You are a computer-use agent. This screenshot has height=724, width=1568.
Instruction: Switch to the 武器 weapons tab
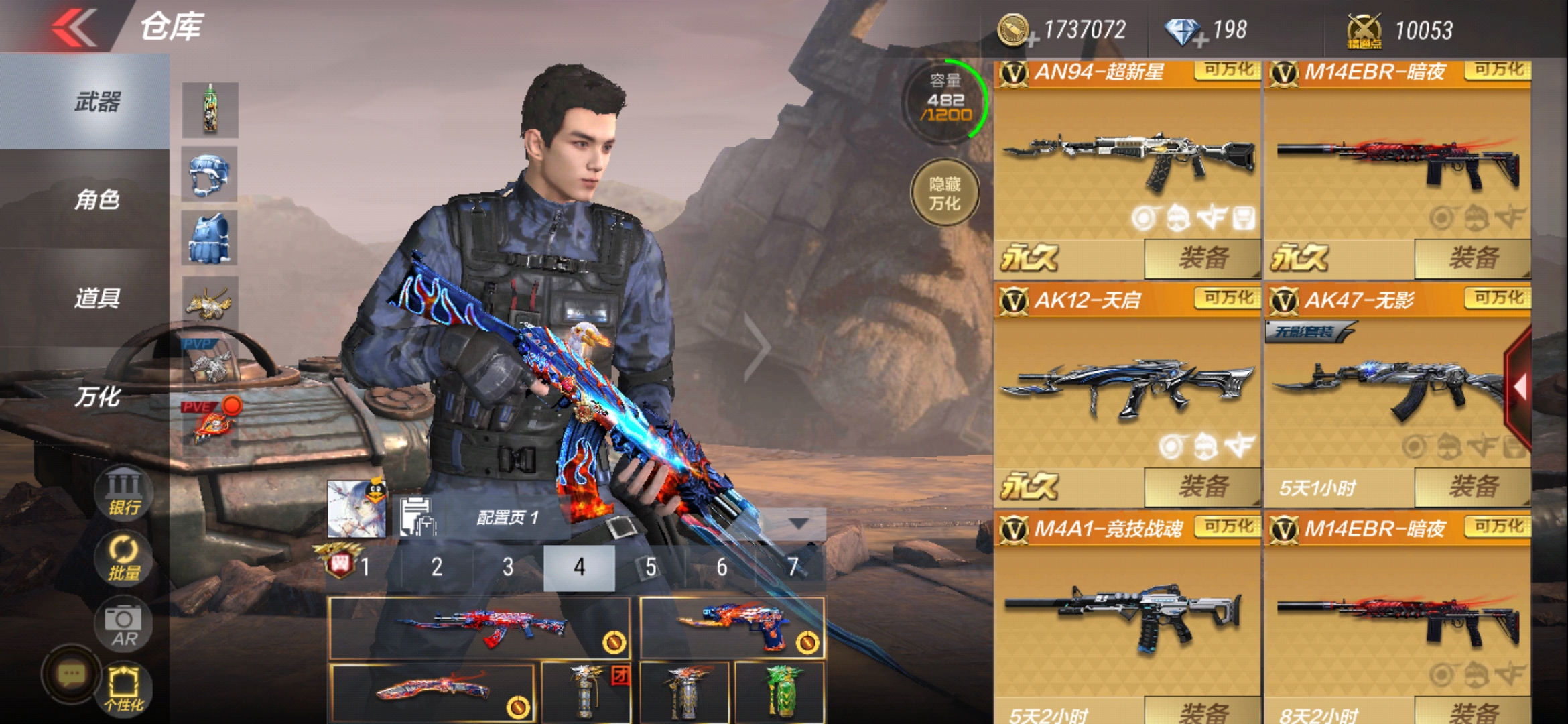click(97, 102)
